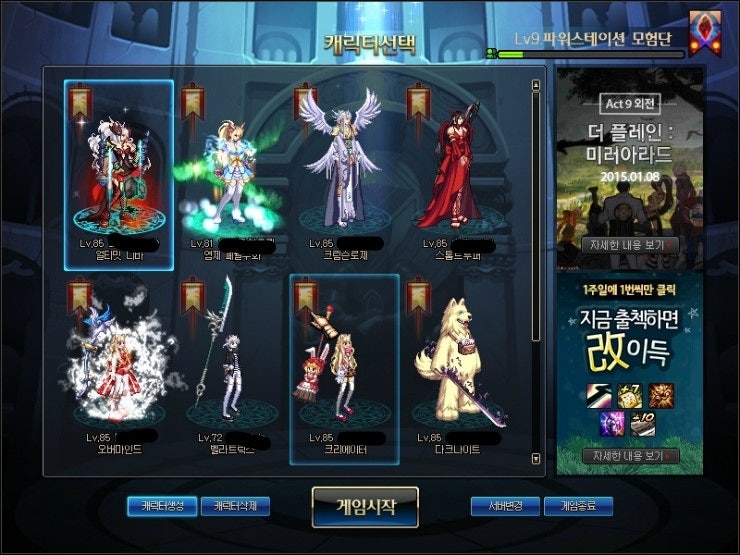Select the 얼티밋 디바 character tile
Screen dimensions: 740x555
click(x=119, y=174)
